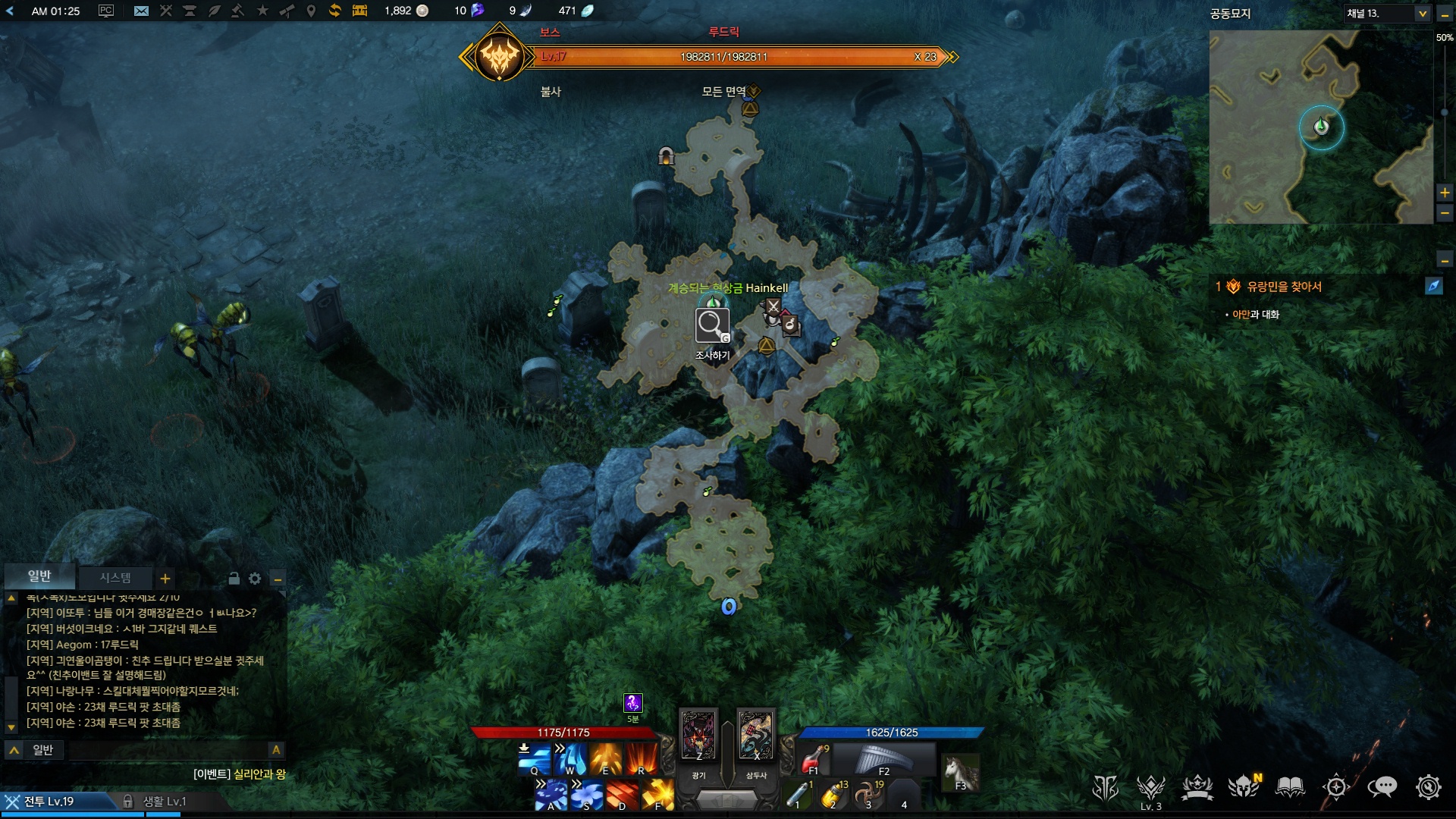Open chat settings gear icon
The image size is (1456, 819).
[x=255, y=579]
